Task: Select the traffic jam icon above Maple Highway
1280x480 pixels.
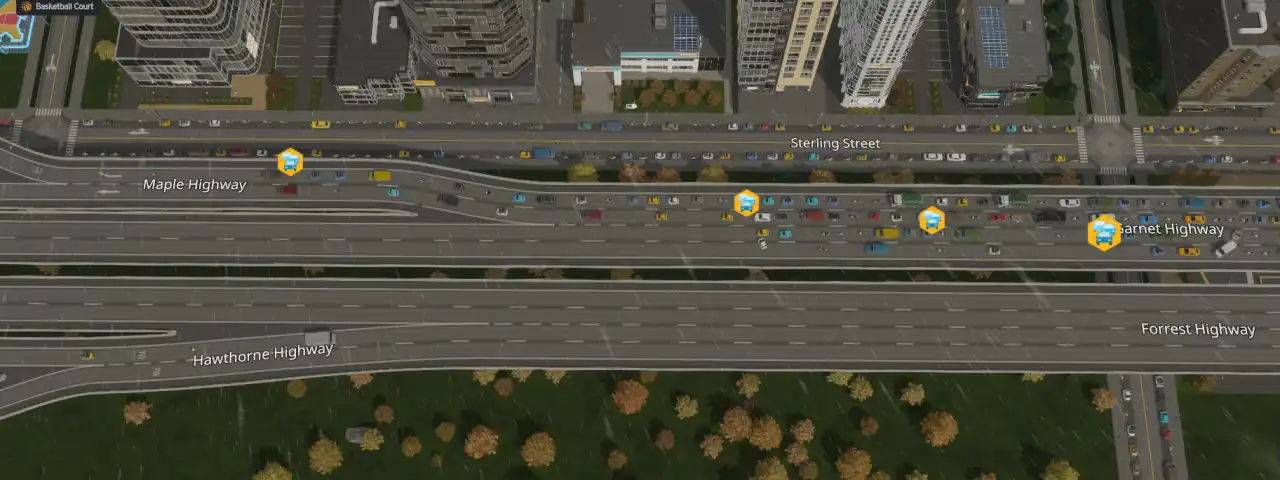Action: (290, 161)
